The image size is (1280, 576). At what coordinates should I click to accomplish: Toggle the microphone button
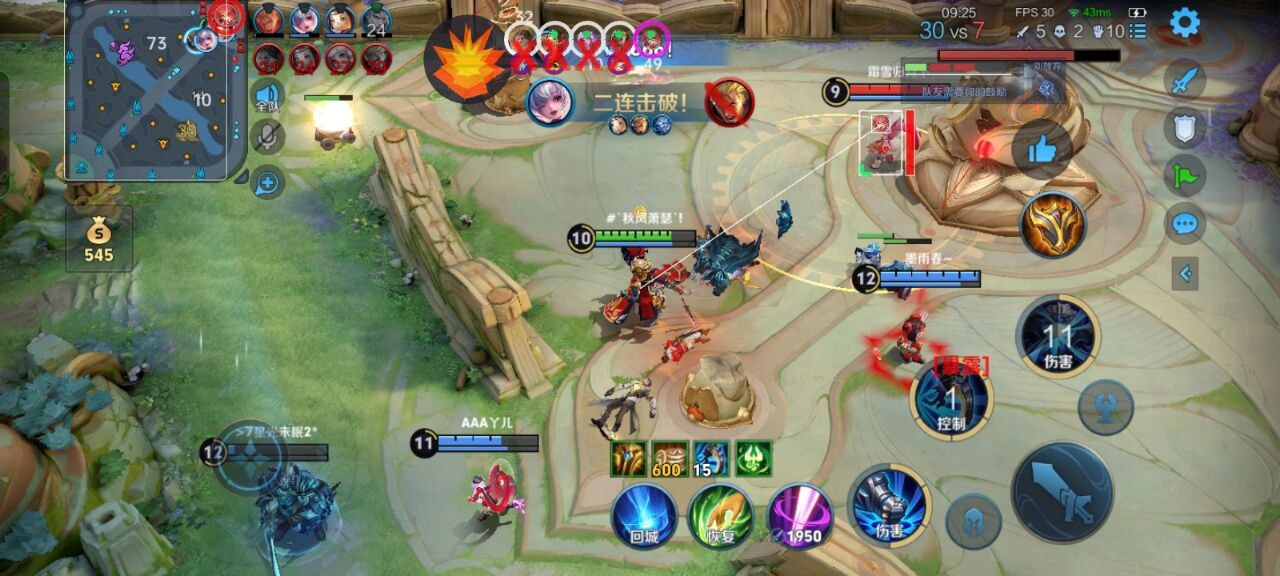pyautogui.click(x=267, y=137)
